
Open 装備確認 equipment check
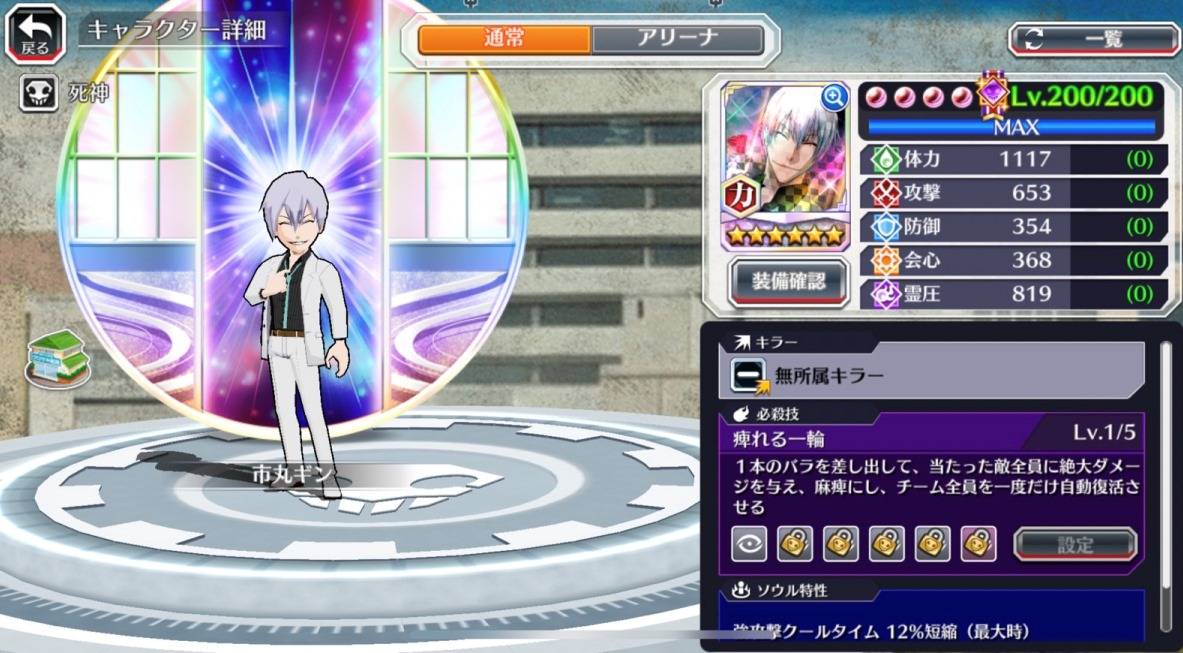point(789,282)
